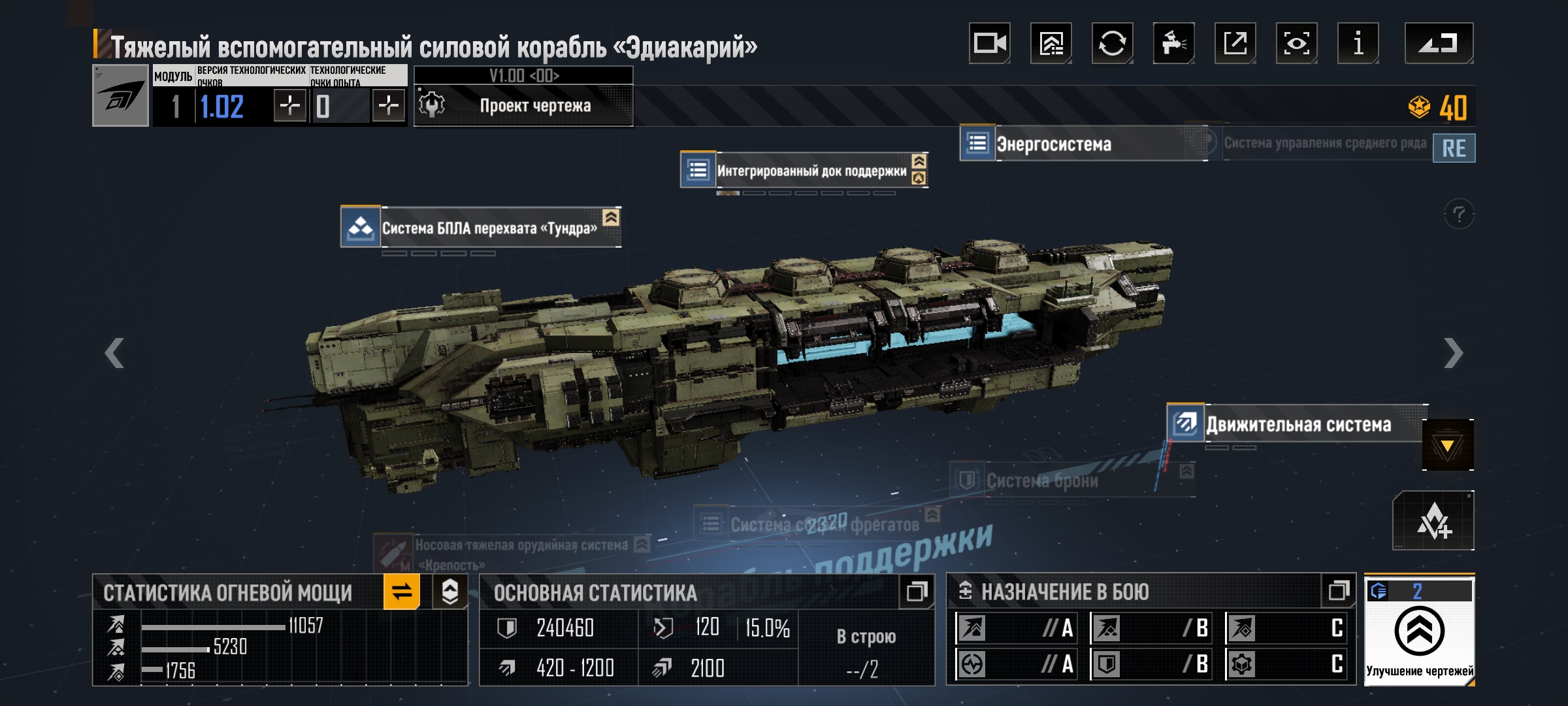Open the spray paint skin button
This screenshot has width=1568, height=706.
pos(1173,43)
